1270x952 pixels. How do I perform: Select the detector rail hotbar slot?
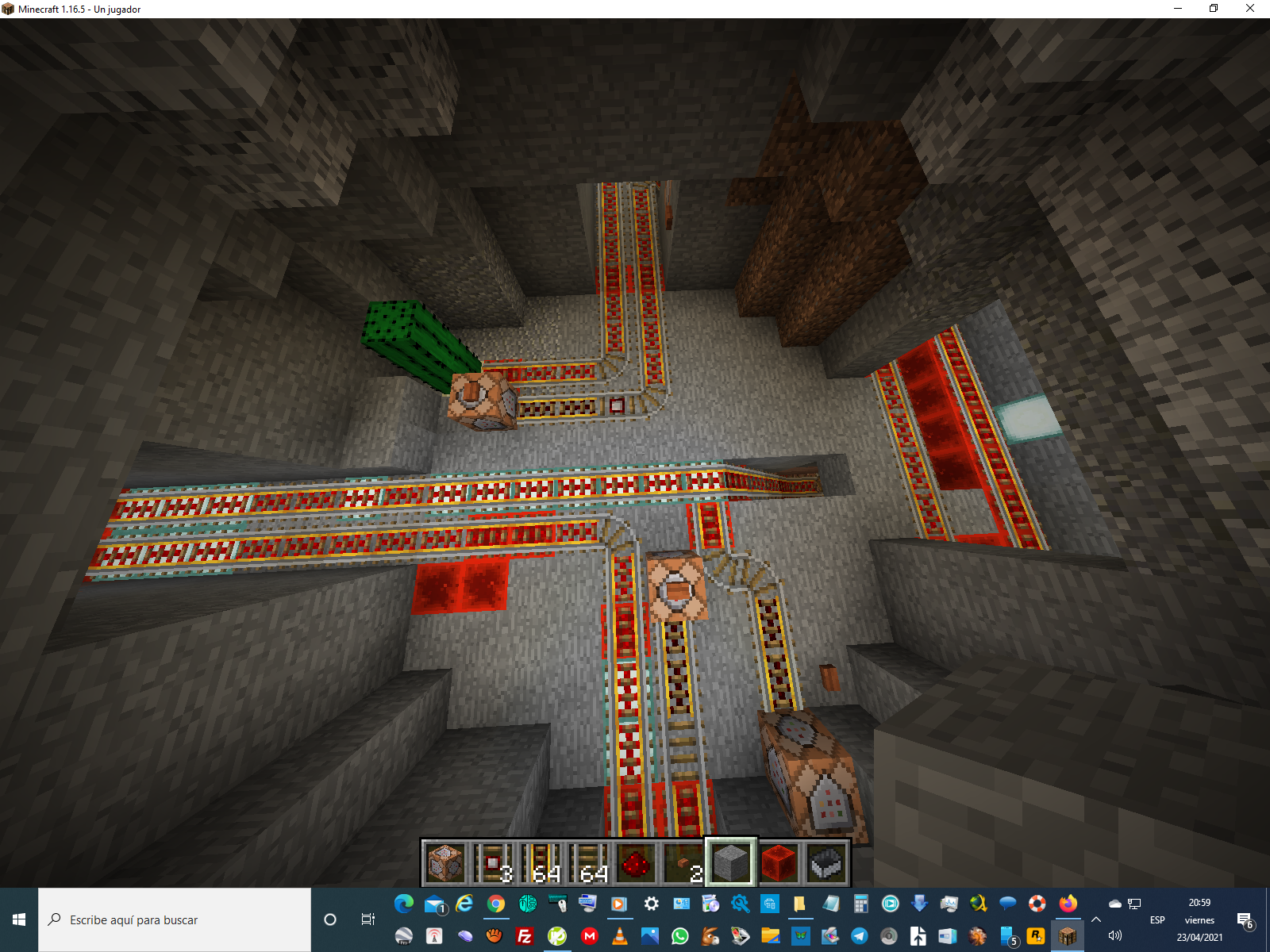492,862
